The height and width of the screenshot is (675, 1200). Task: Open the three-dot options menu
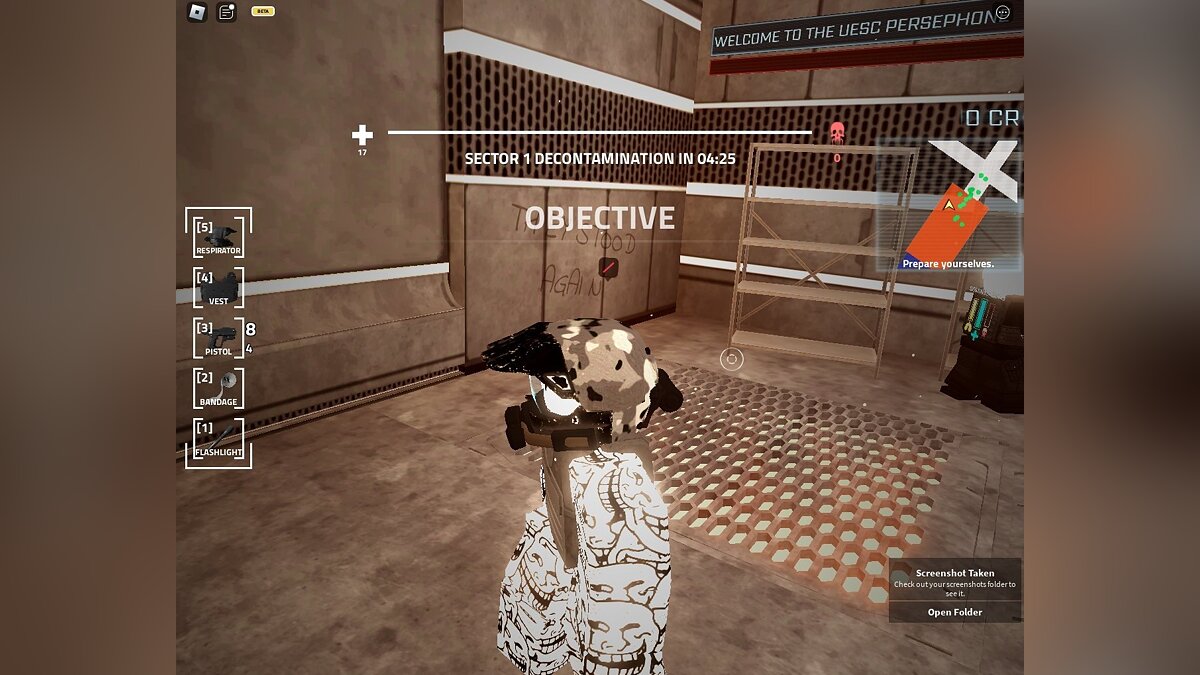pyautogui.click(x=1003, y=12)
